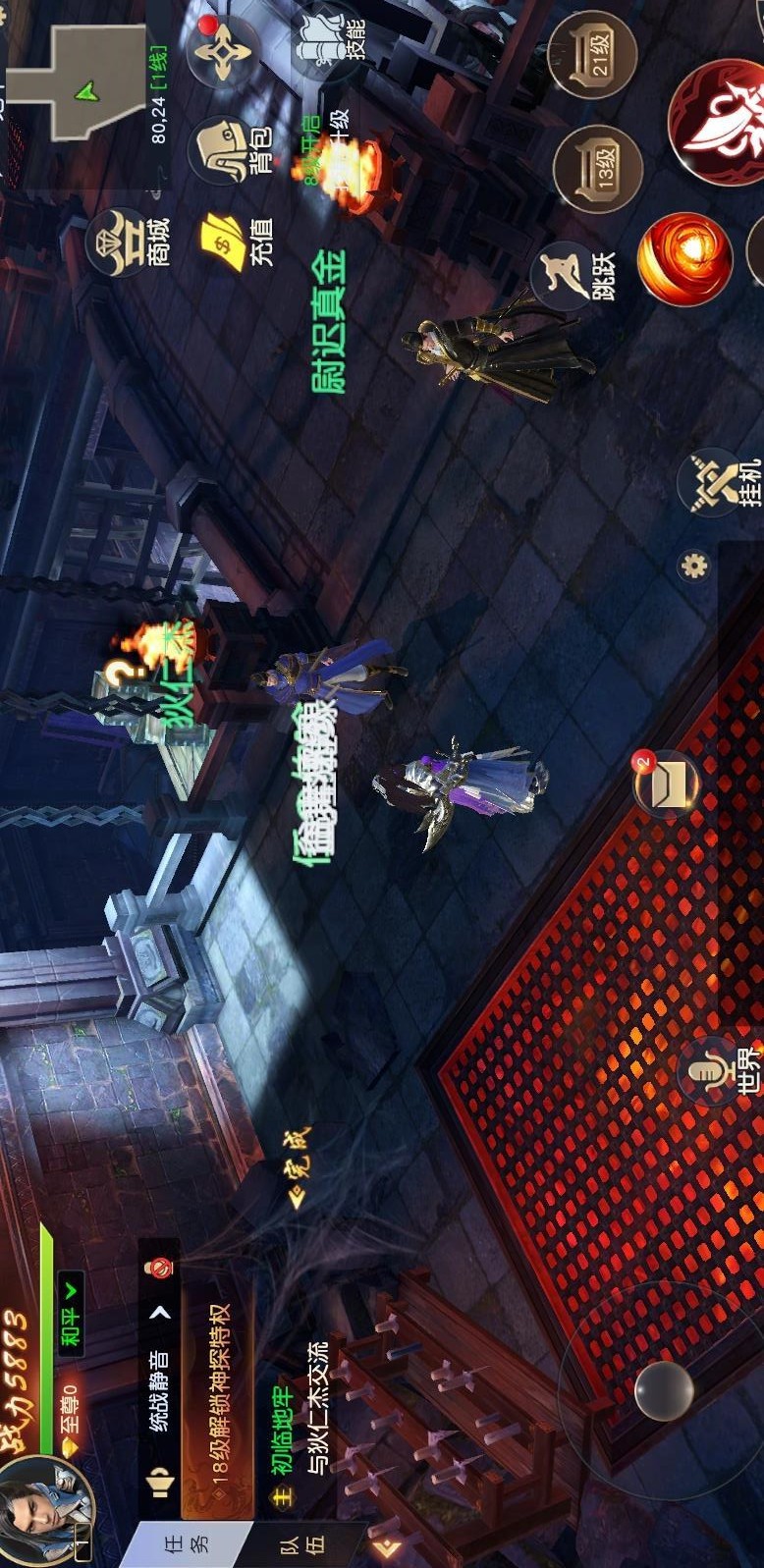Open the gear settings icon
Screen dimensions: 764x1568
coord(694,567)
